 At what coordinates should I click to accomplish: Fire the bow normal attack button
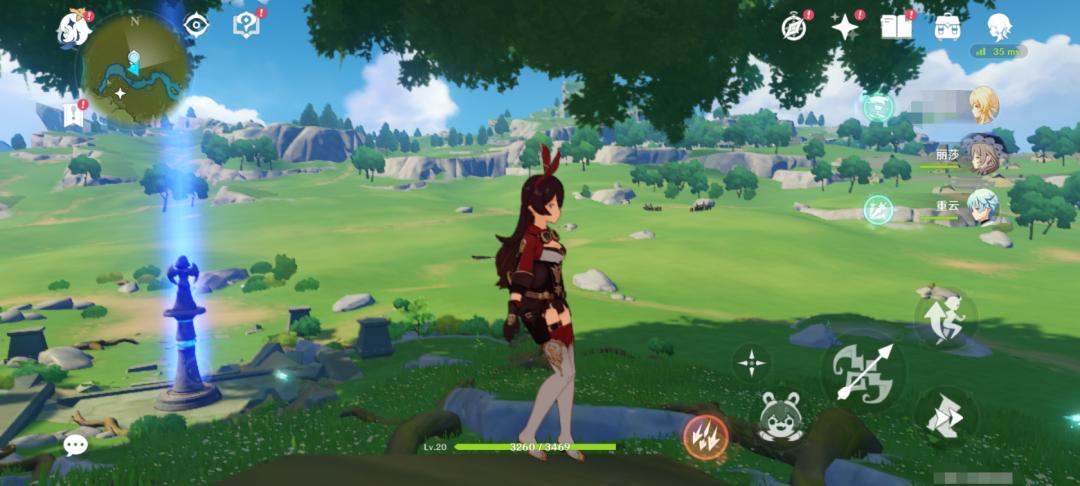(x=863, y=372)
